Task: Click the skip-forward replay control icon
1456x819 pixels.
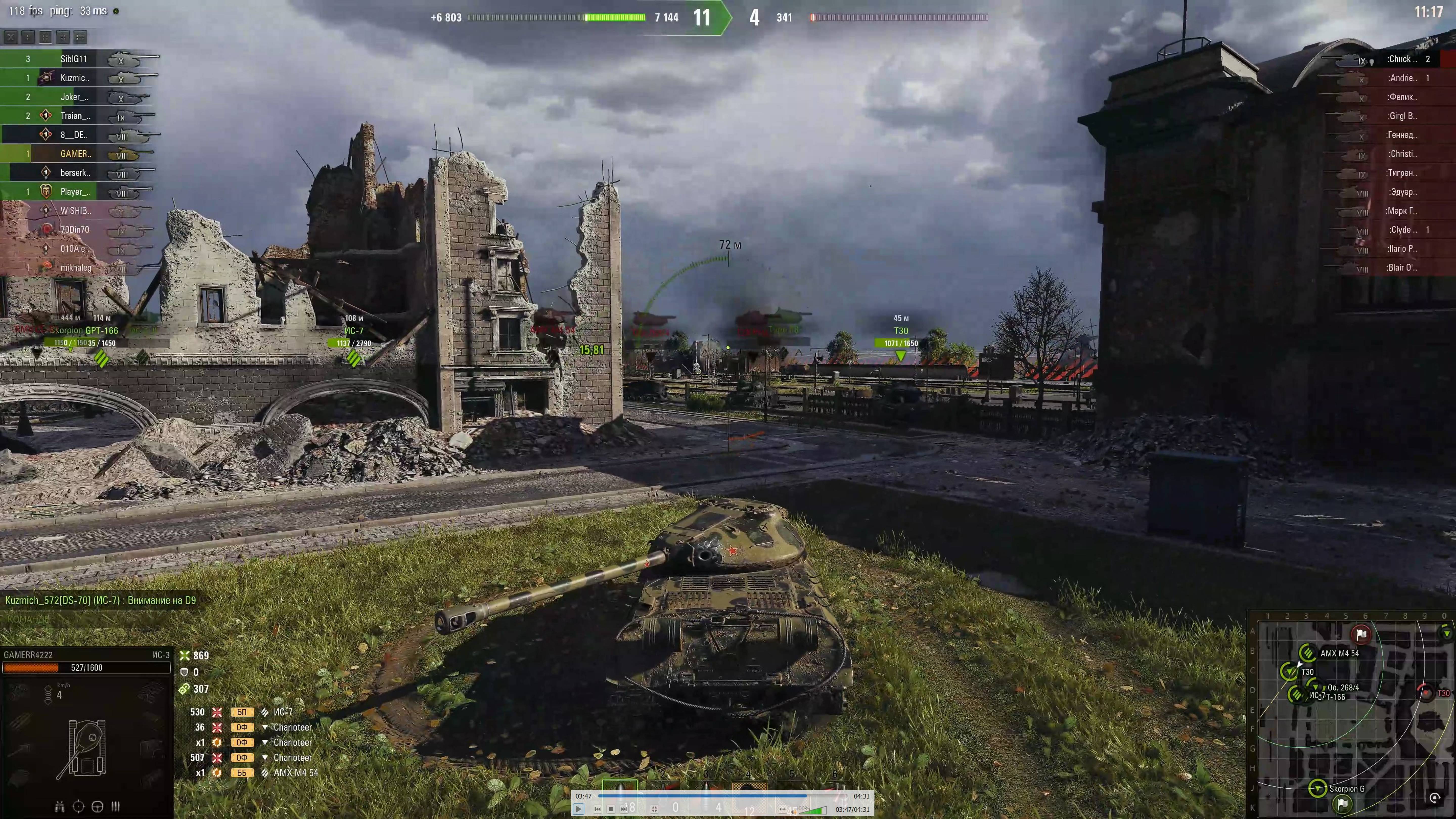Action: (625, 809)
